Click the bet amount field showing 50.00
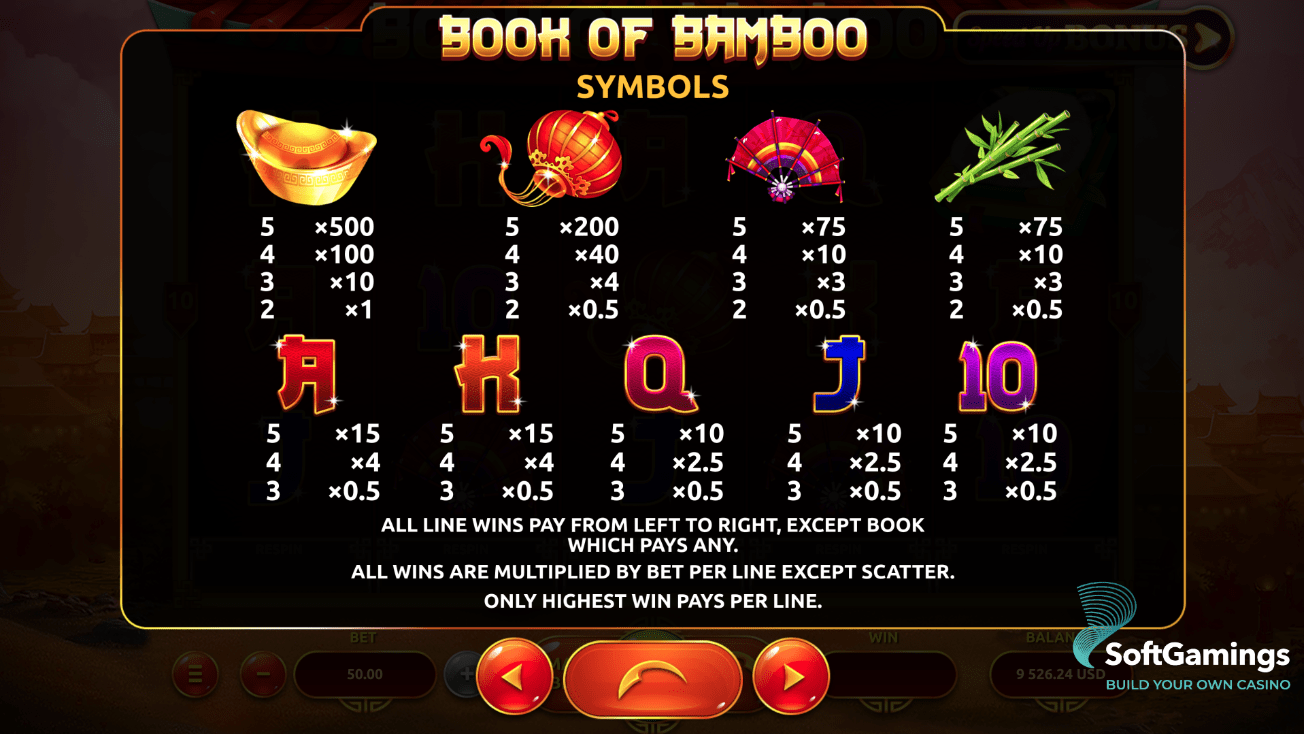Image resolution: width=1304 pixels, height=734 pixels. (366, 674)
